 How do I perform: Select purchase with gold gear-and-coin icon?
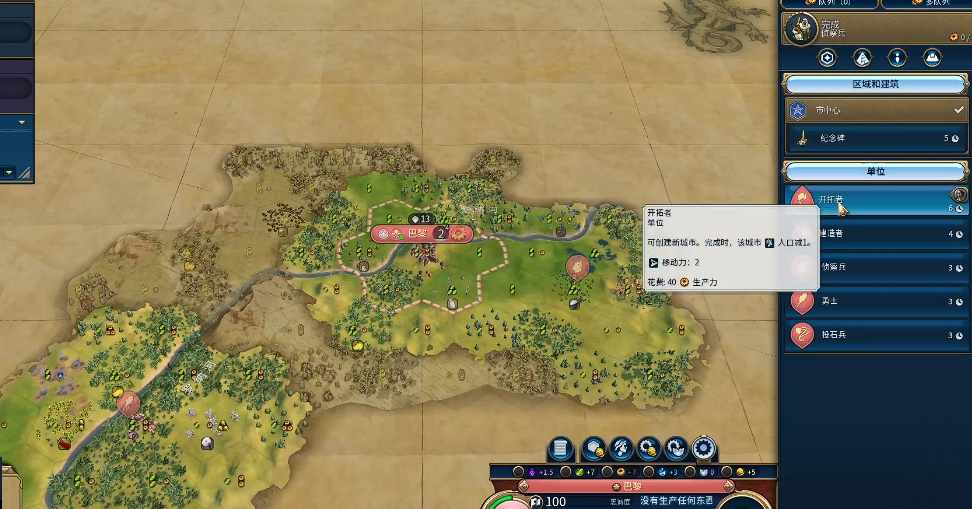(x=649, y=448)
